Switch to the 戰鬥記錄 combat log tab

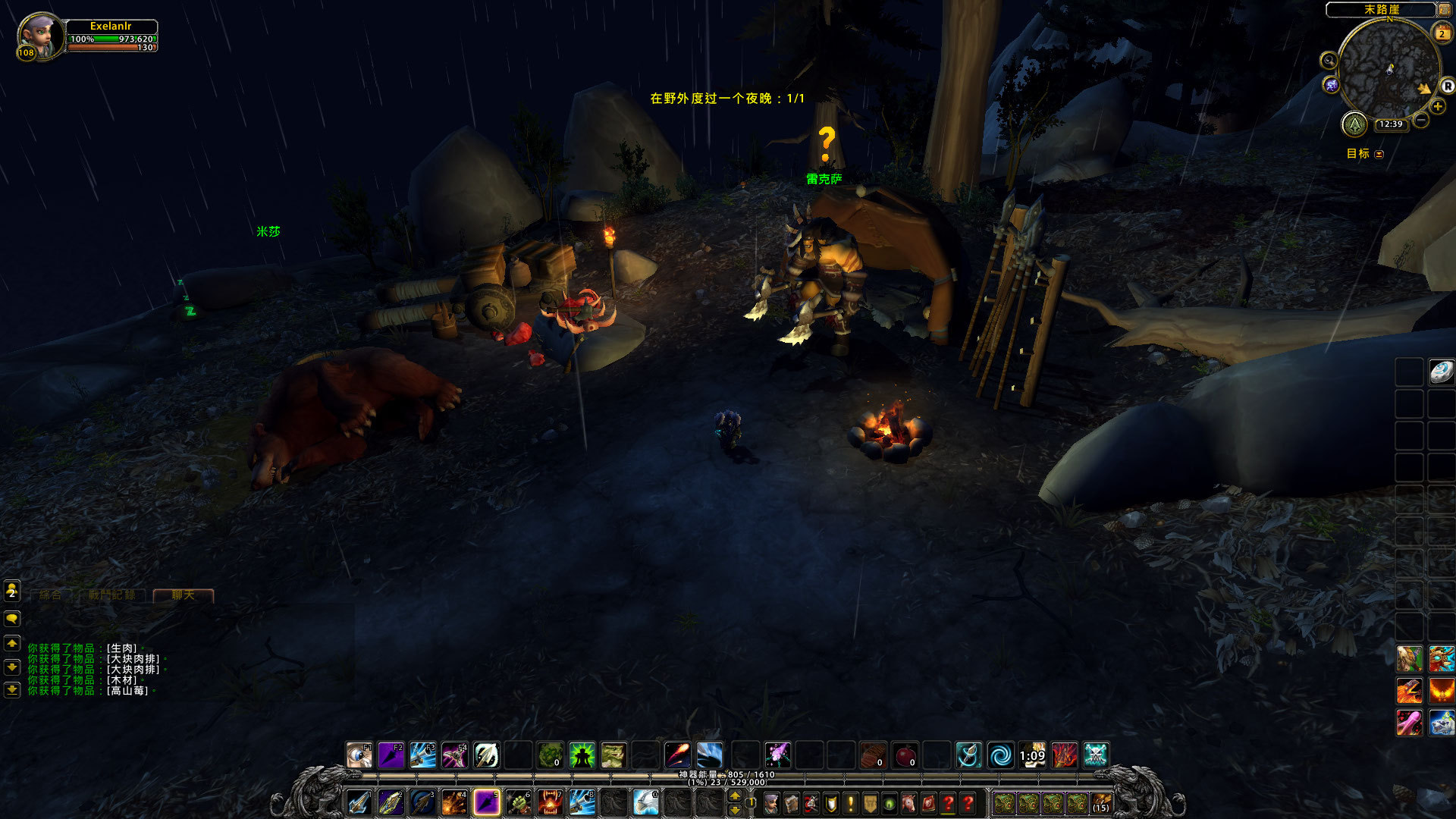(x=111, y=595)
